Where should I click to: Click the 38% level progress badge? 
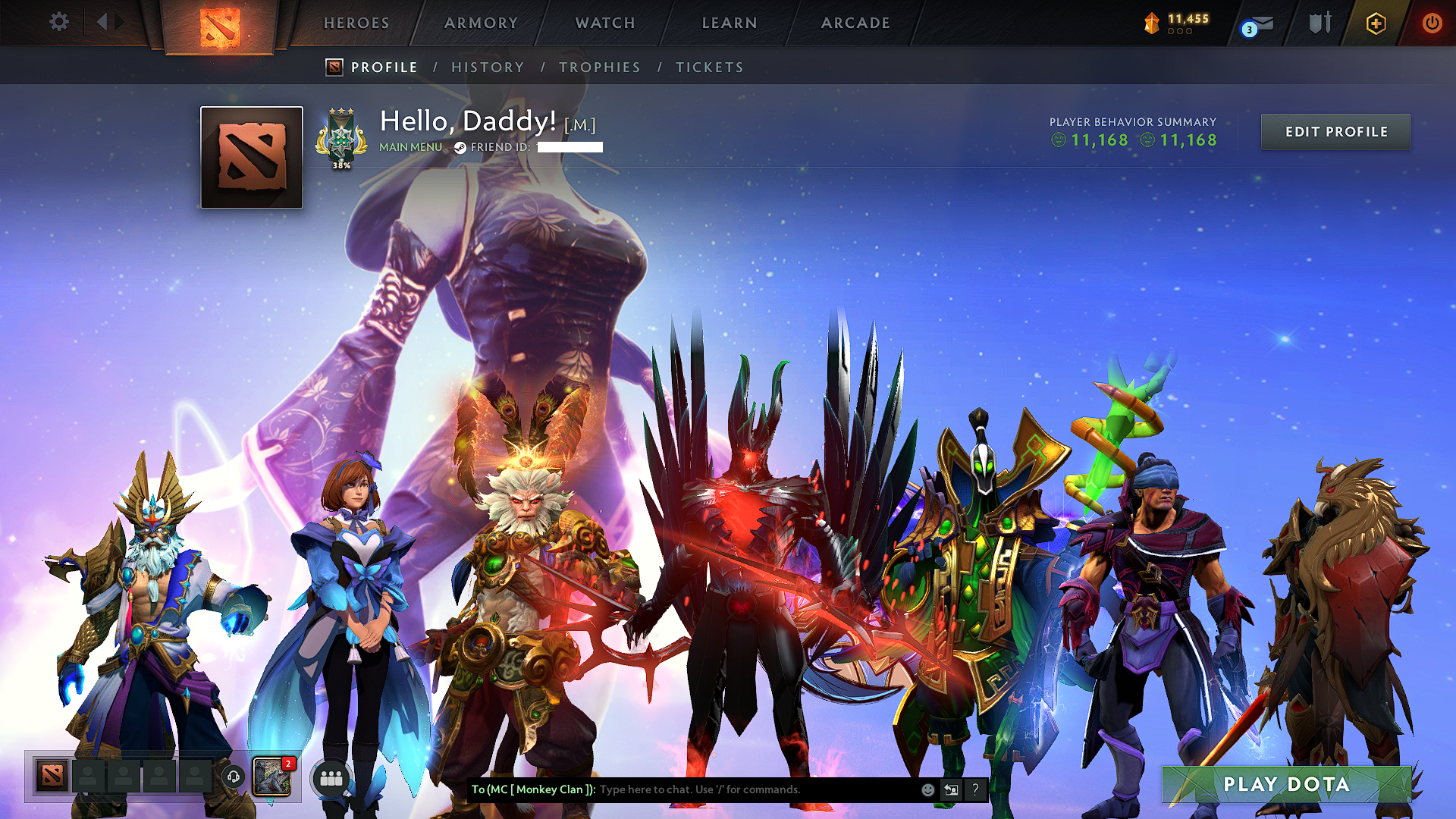(x=342, y=138)
